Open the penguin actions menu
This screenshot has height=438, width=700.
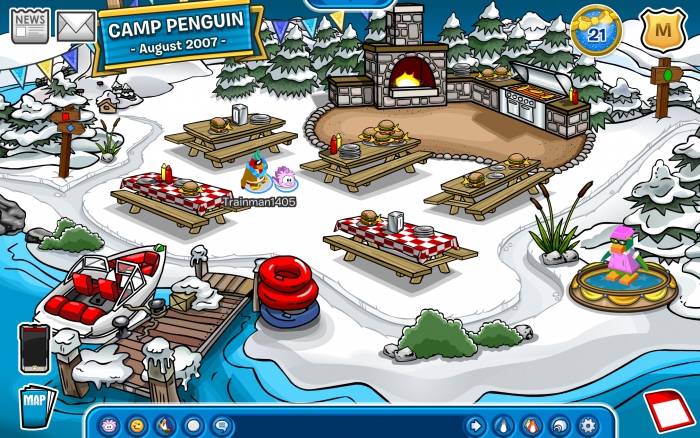tap(165, 424)
